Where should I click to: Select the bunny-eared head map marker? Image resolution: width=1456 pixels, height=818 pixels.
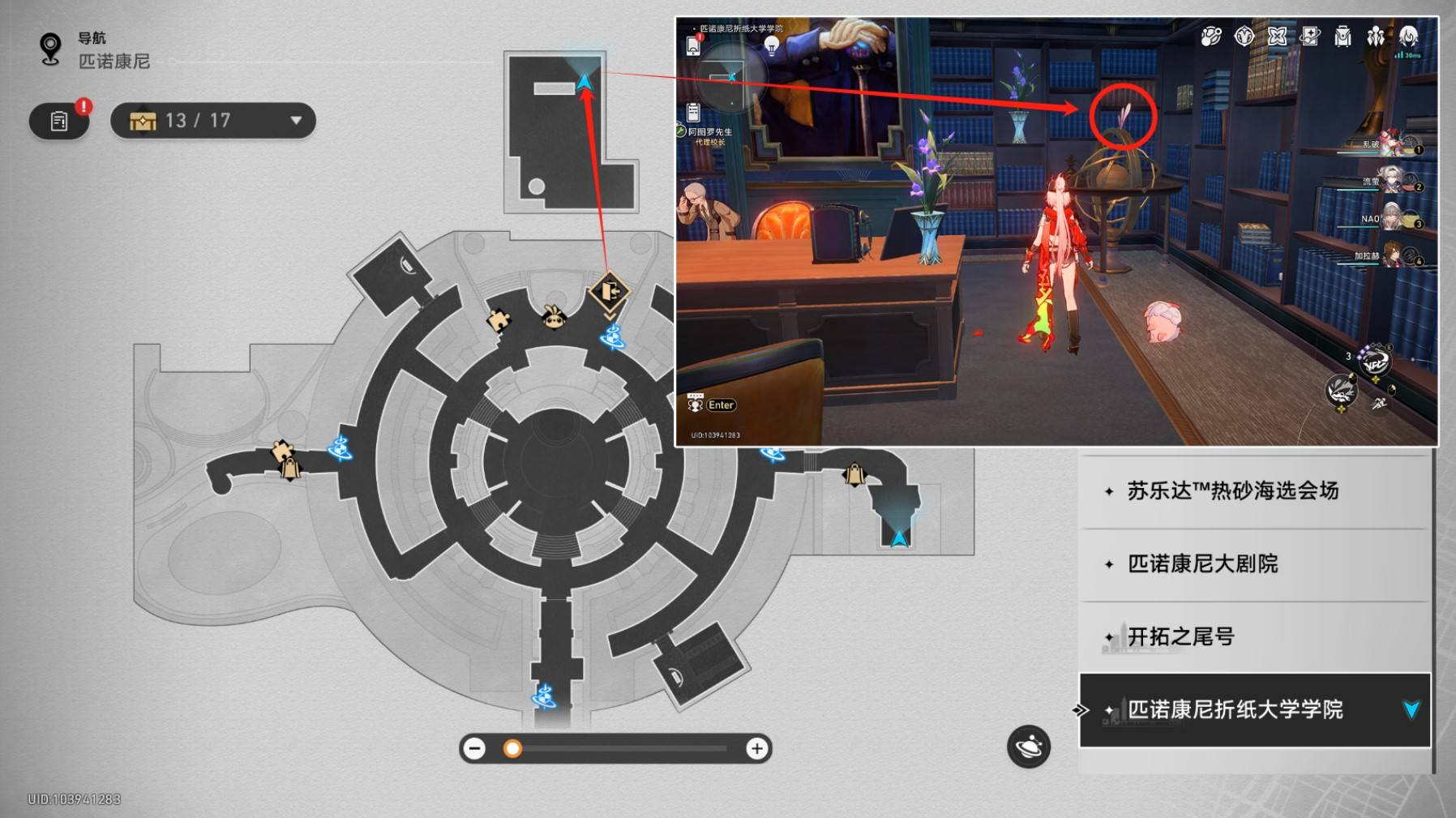(x=554, y=318)
